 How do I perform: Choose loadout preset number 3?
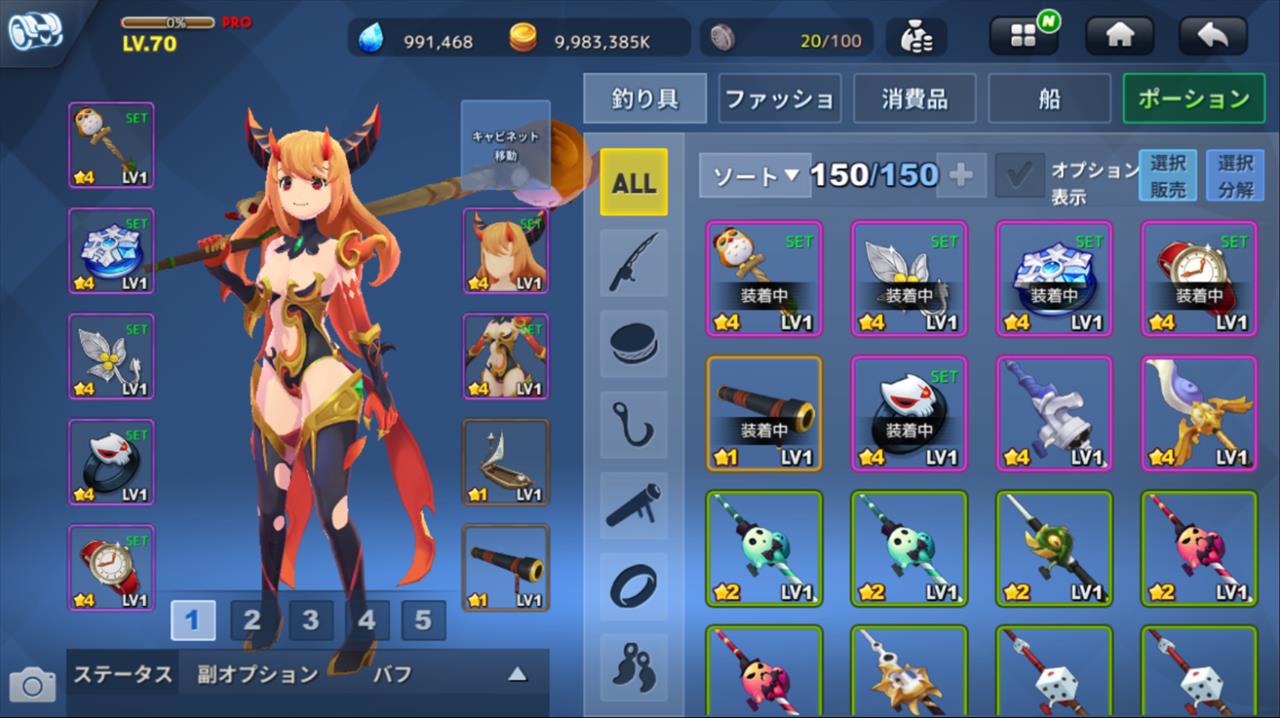310,620
